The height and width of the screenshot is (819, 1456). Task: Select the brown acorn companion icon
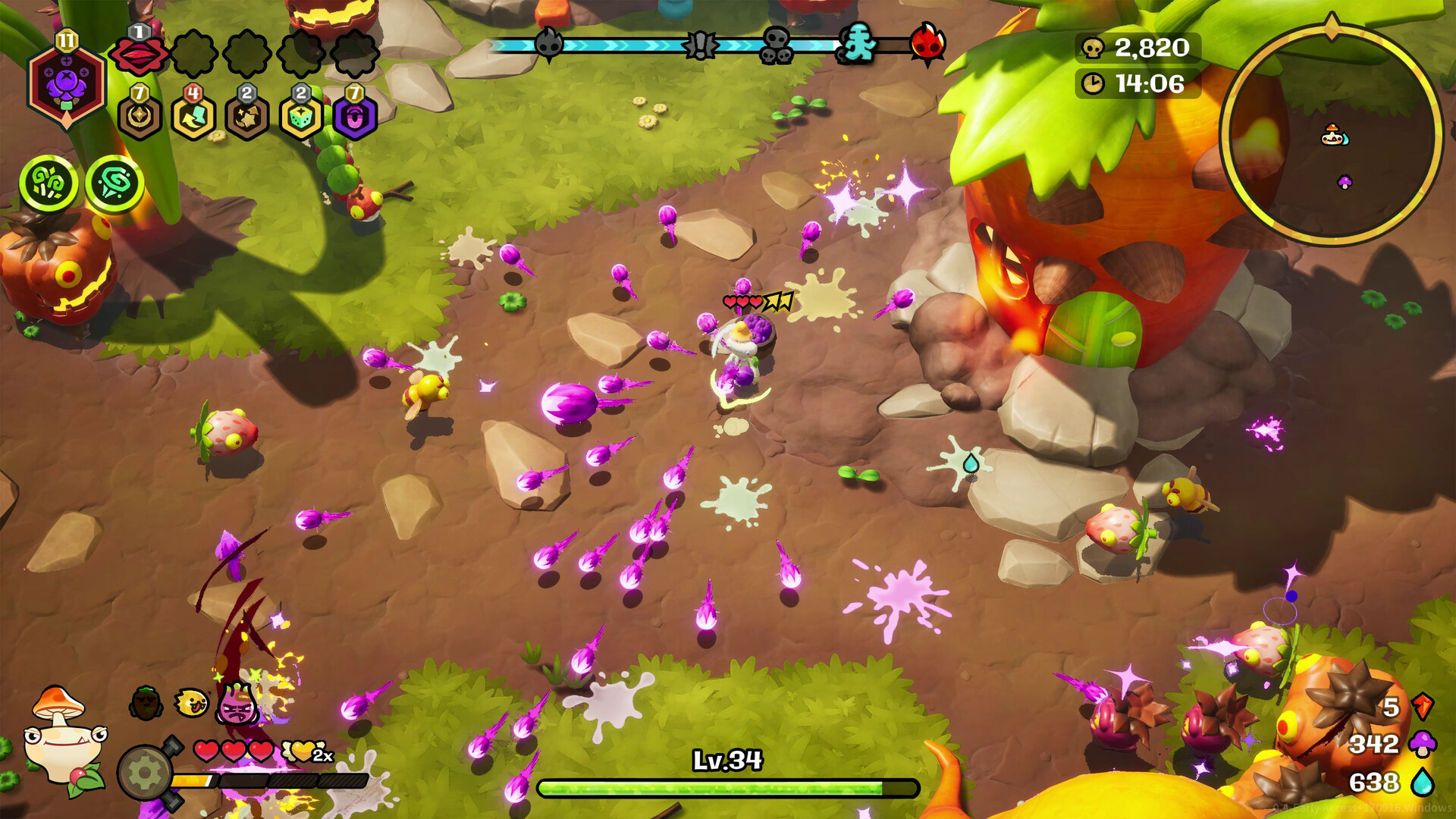(x=146, y=704)
